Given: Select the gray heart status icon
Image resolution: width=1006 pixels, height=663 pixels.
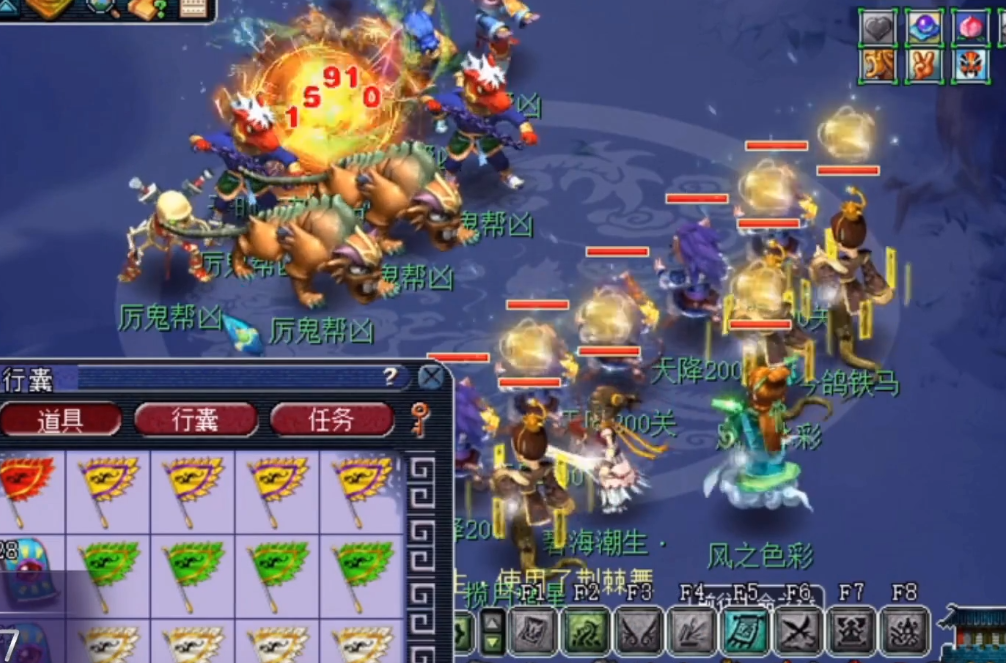Looking at the screenshot, I should point(879,27).
